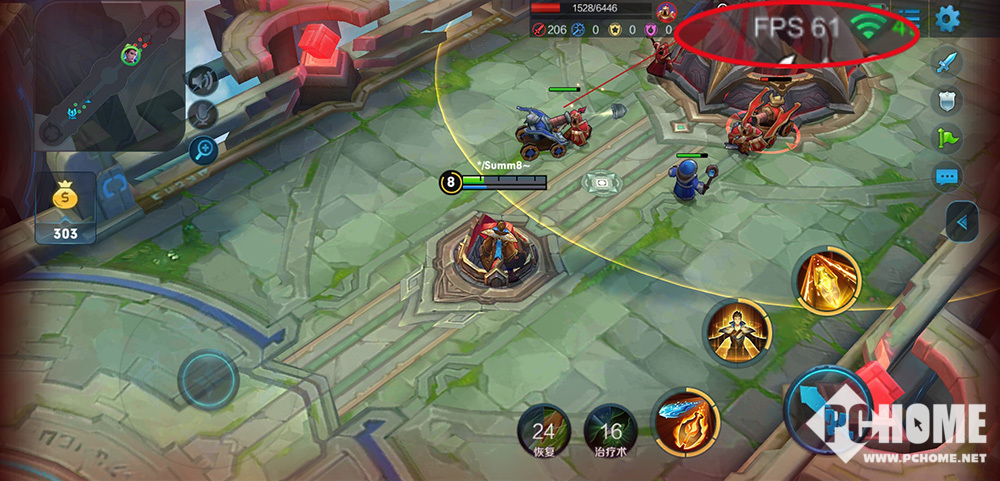The width and height of the screenshot is (1000, 481).
Task: Activate the golden hero figure skill
Action: [738, 333]
